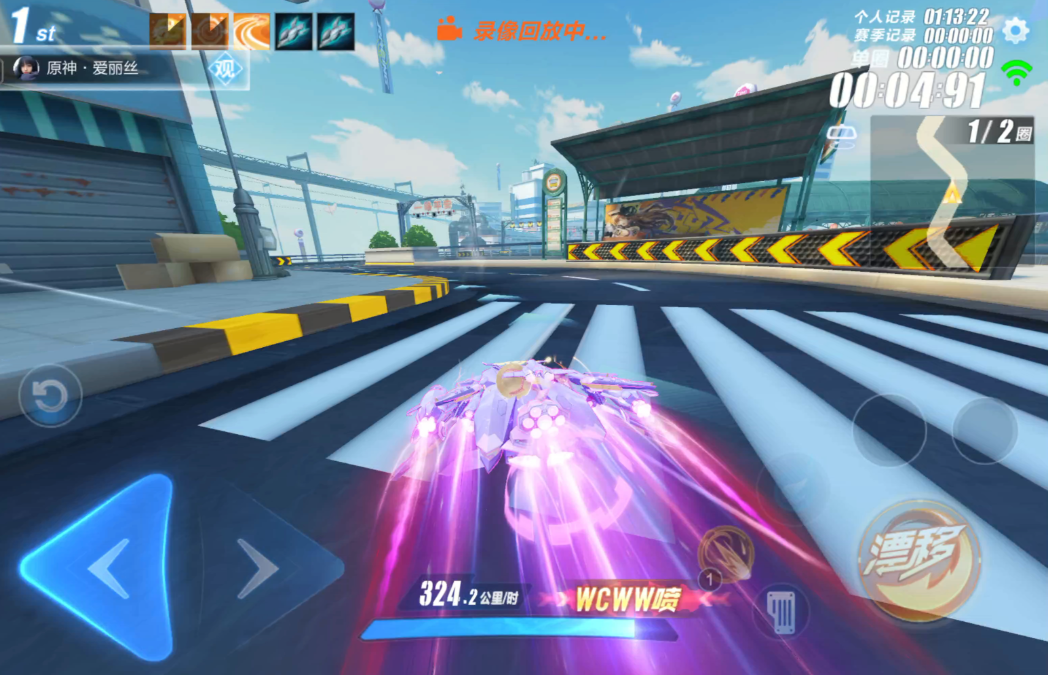Activate the nitro boost item
This screenshot has height=675, width=1048.
[x=726, y=554]
